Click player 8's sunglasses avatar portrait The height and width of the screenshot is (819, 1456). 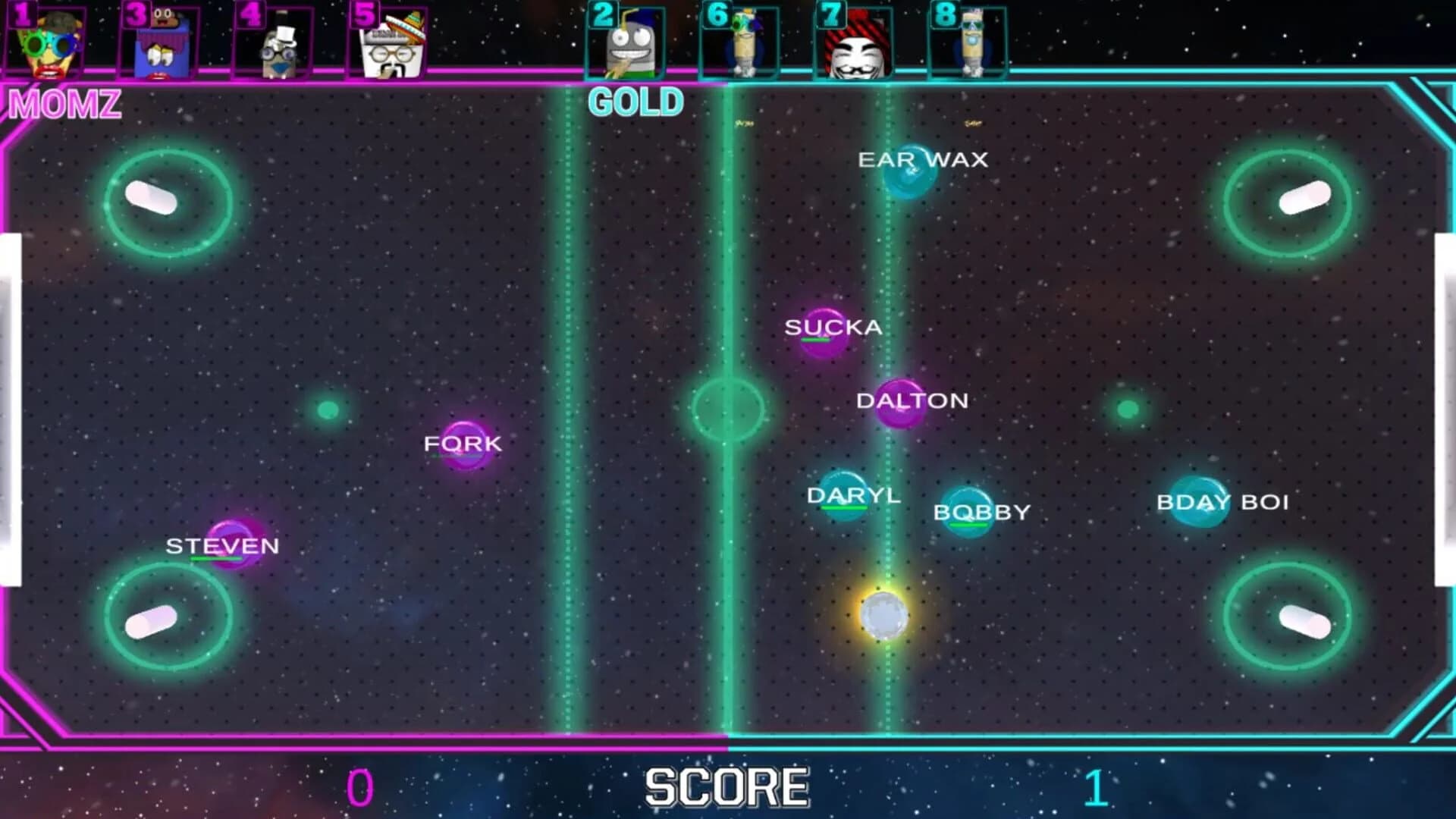[x=971, y=42]
